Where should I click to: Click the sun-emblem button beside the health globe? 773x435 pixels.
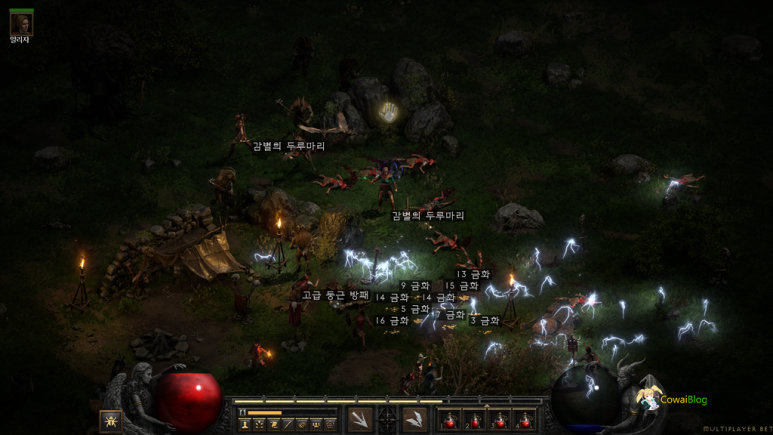pos(110,420)
